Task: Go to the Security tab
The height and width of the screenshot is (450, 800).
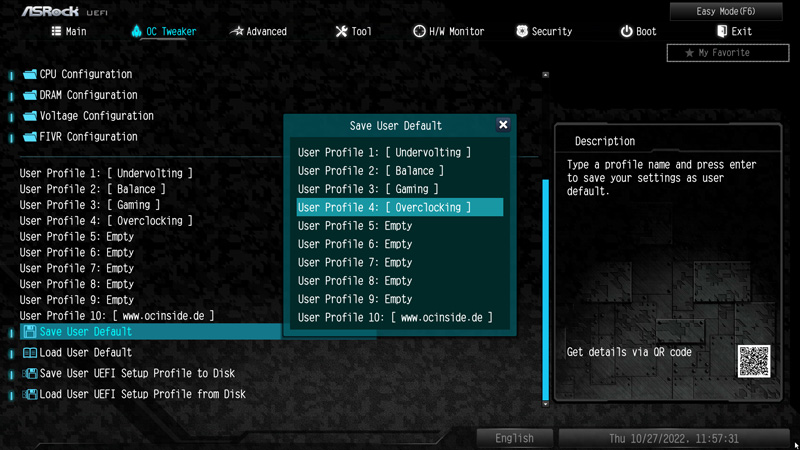Action: click(x=544, y=31)
